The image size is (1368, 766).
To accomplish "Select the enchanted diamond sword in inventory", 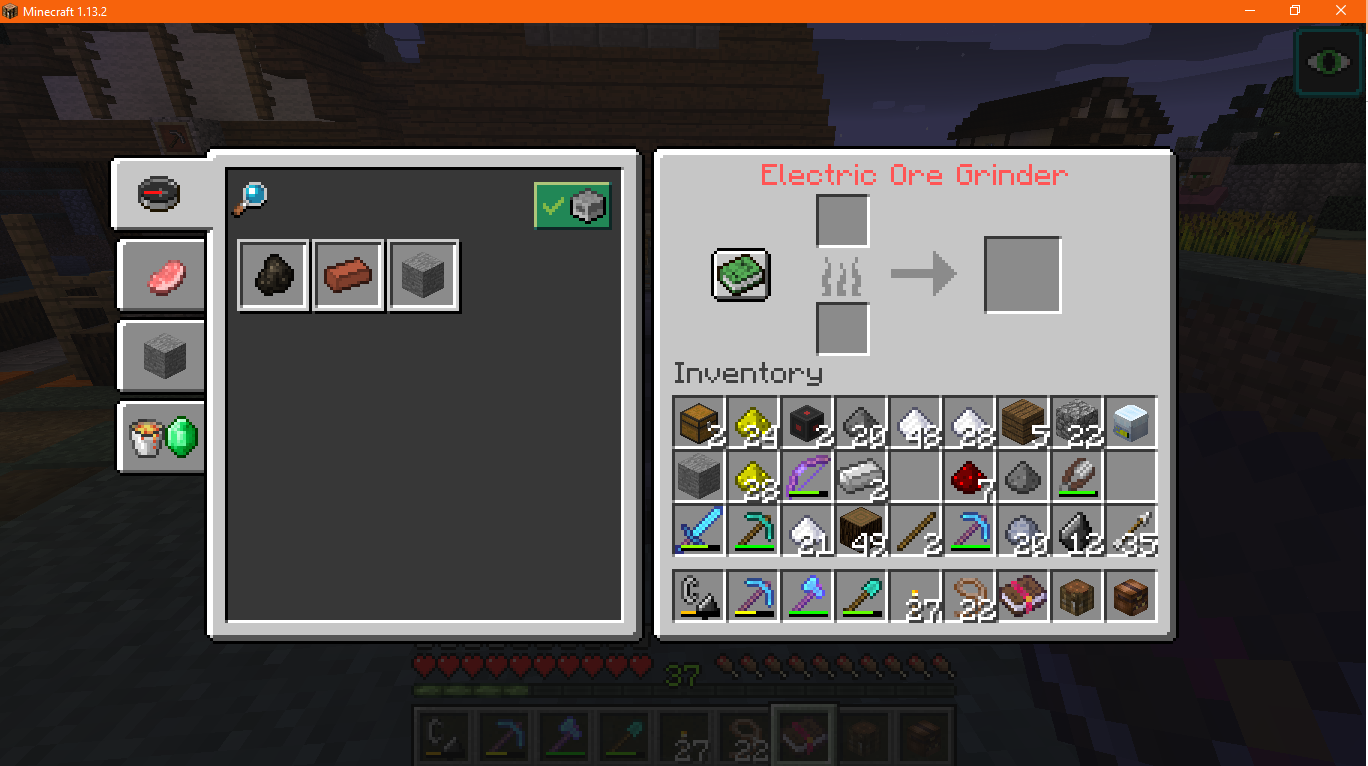I will (x=697, y=530).
